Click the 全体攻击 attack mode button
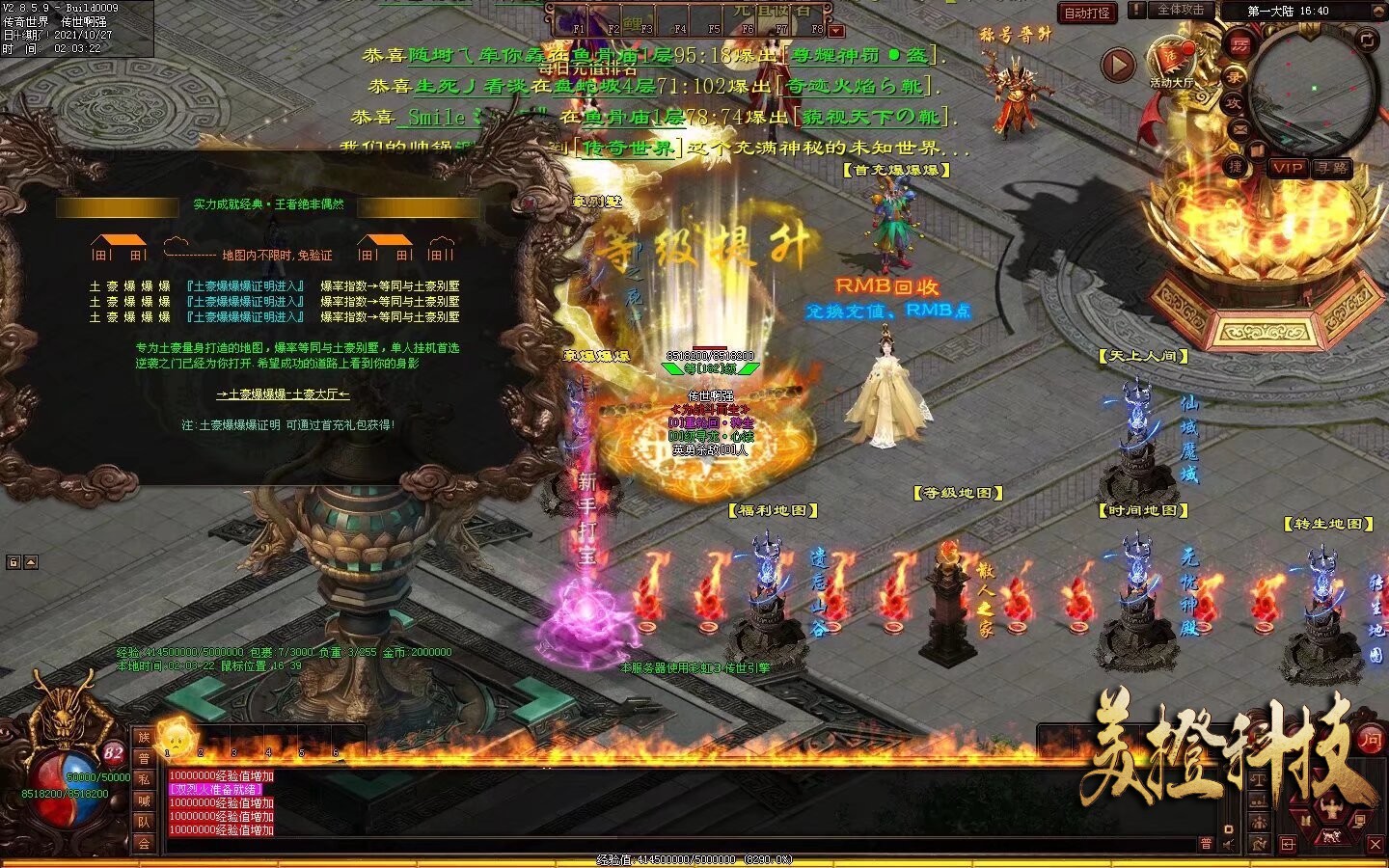1389x868 pixels. (1181, 10)
